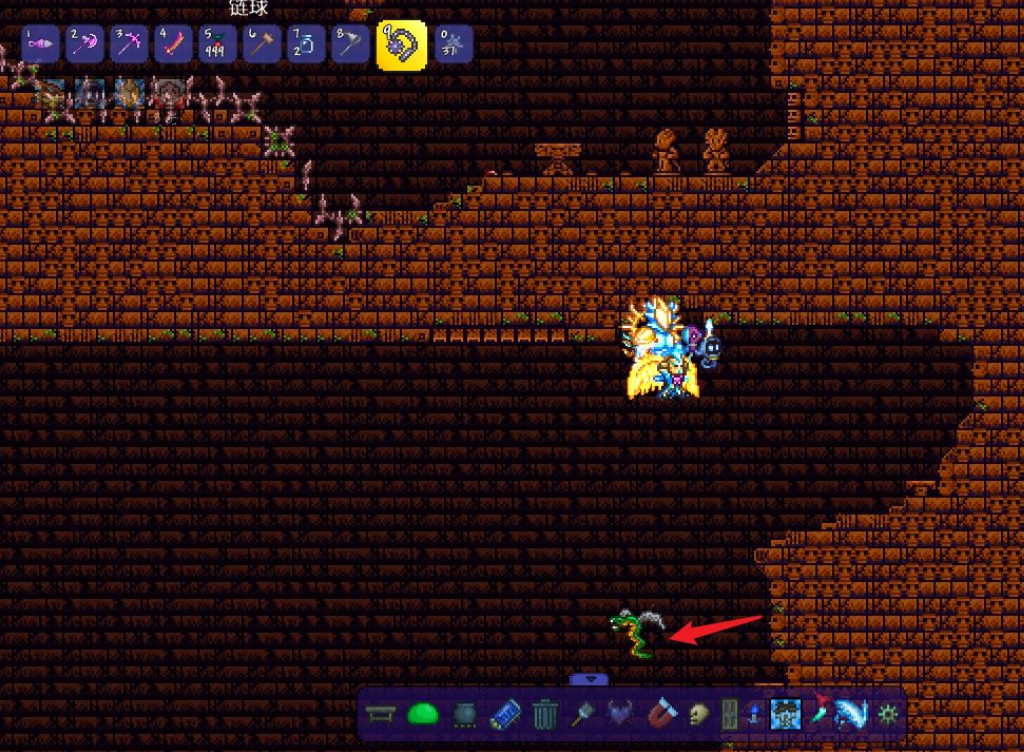
Task: Click the skull icon in bottom toolbar
Action: [698, 714]
